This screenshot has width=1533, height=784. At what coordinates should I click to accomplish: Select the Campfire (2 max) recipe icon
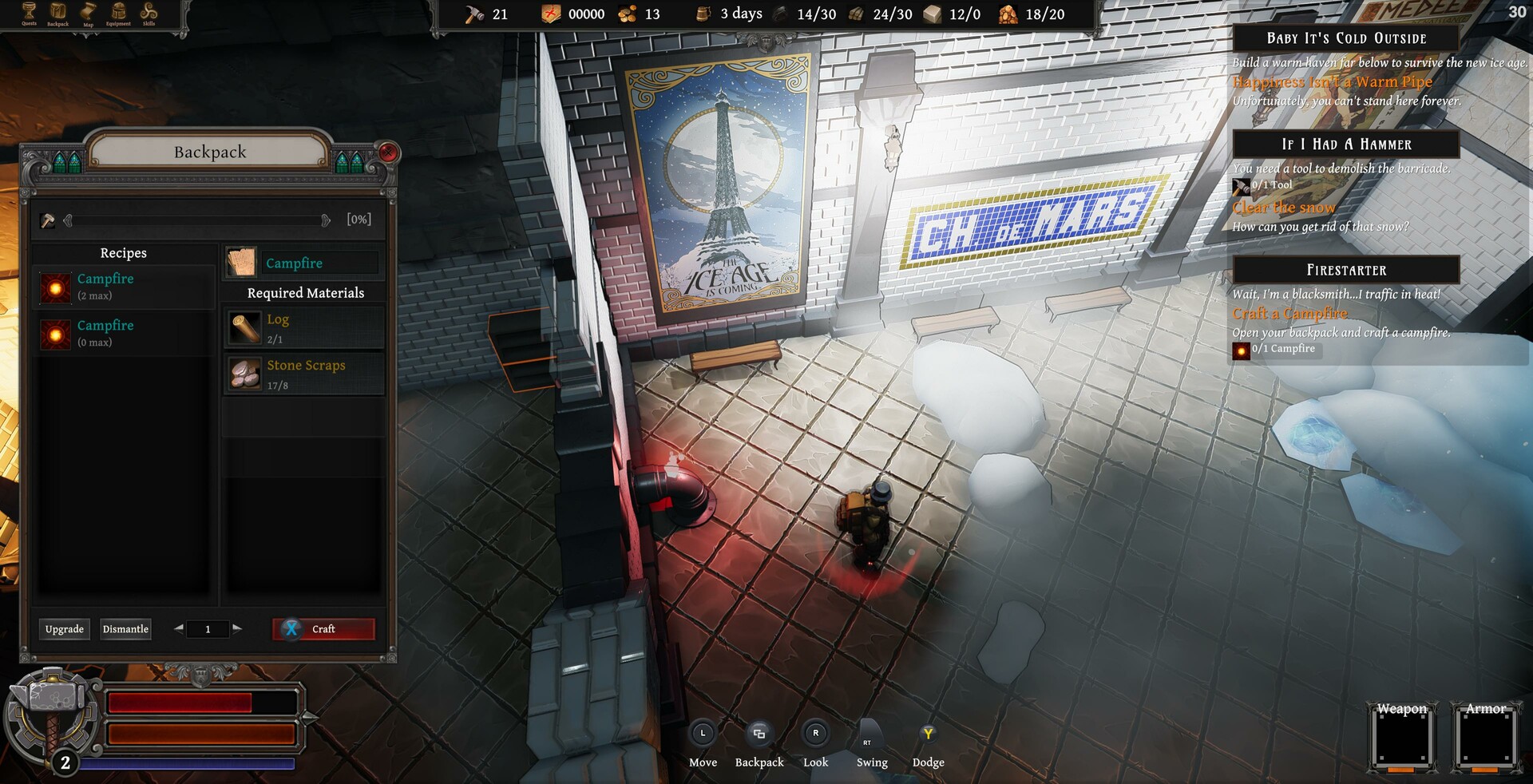[54, 287]
